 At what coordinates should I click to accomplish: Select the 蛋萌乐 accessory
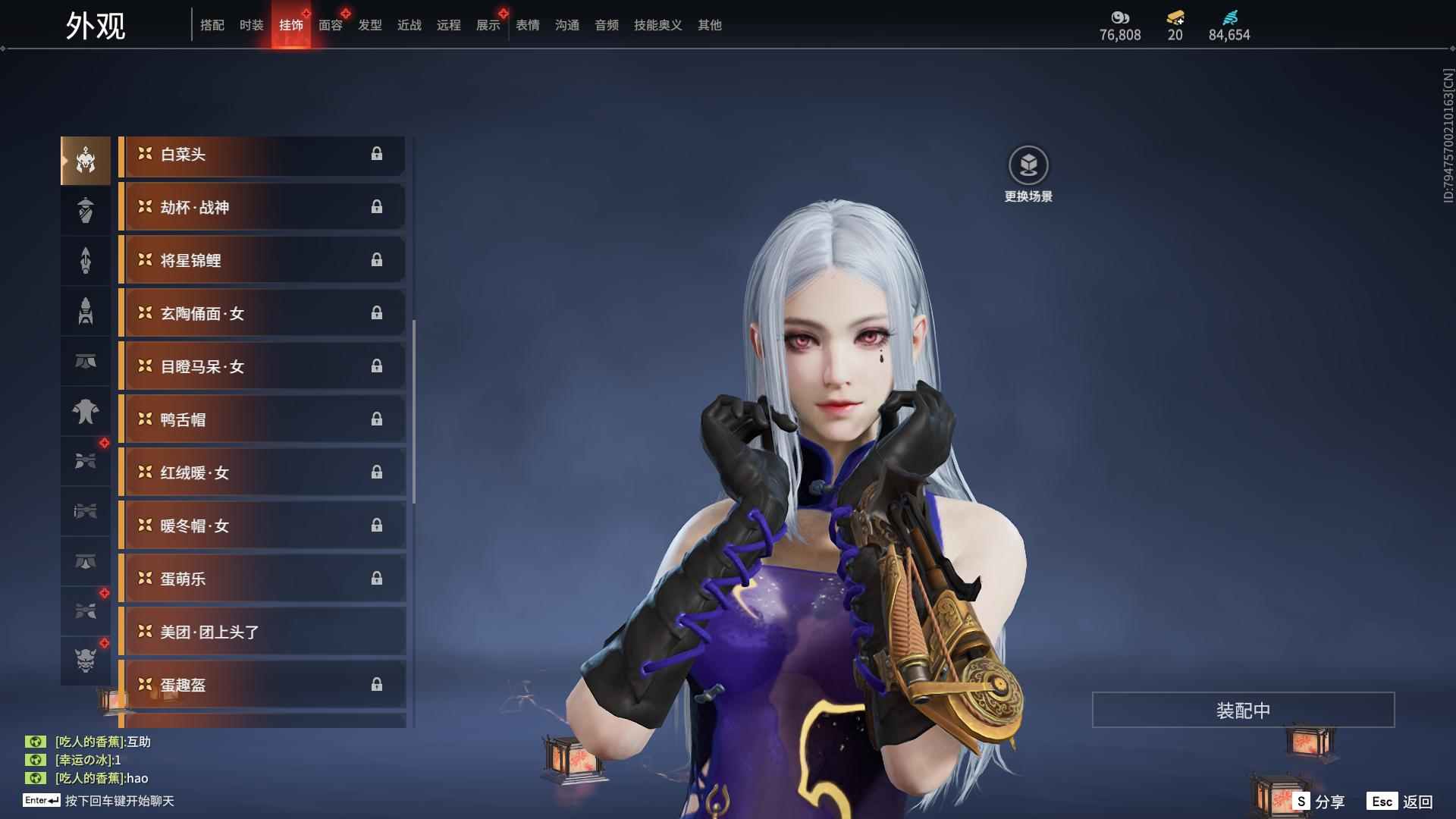point(262,579)
